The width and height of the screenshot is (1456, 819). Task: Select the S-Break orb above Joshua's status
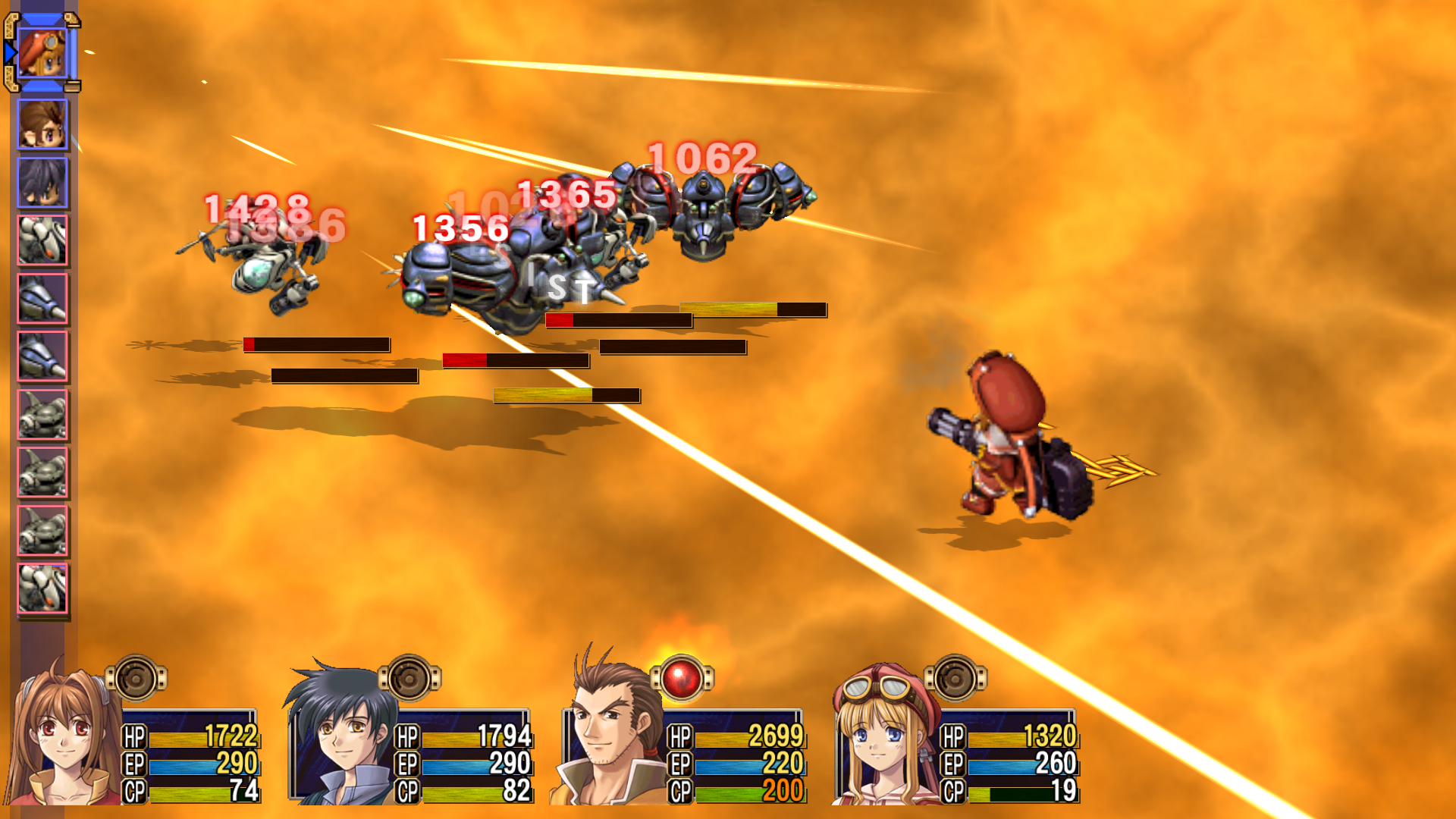click(409, 678)
